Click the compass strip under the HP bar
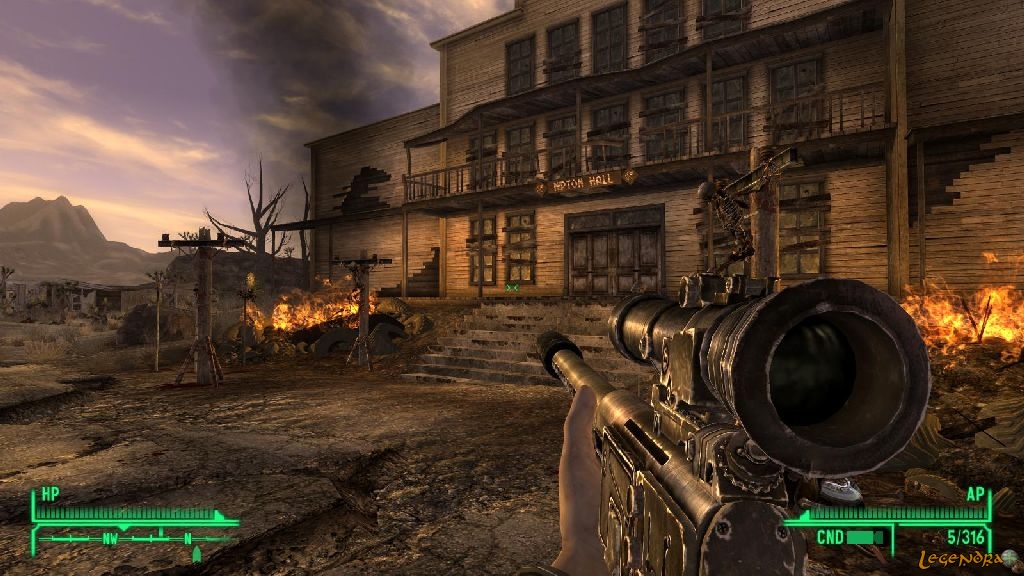The image size is (1024, 576). 135,538
